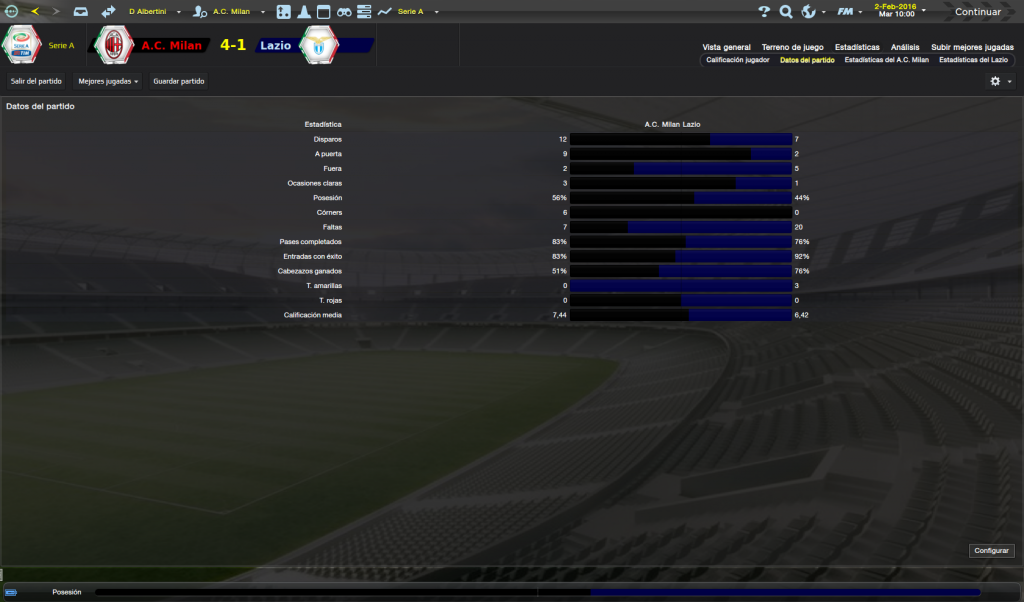Go to the Análisis tab
This screenshot has width=1024, height=602.
[x=905, y=47]
